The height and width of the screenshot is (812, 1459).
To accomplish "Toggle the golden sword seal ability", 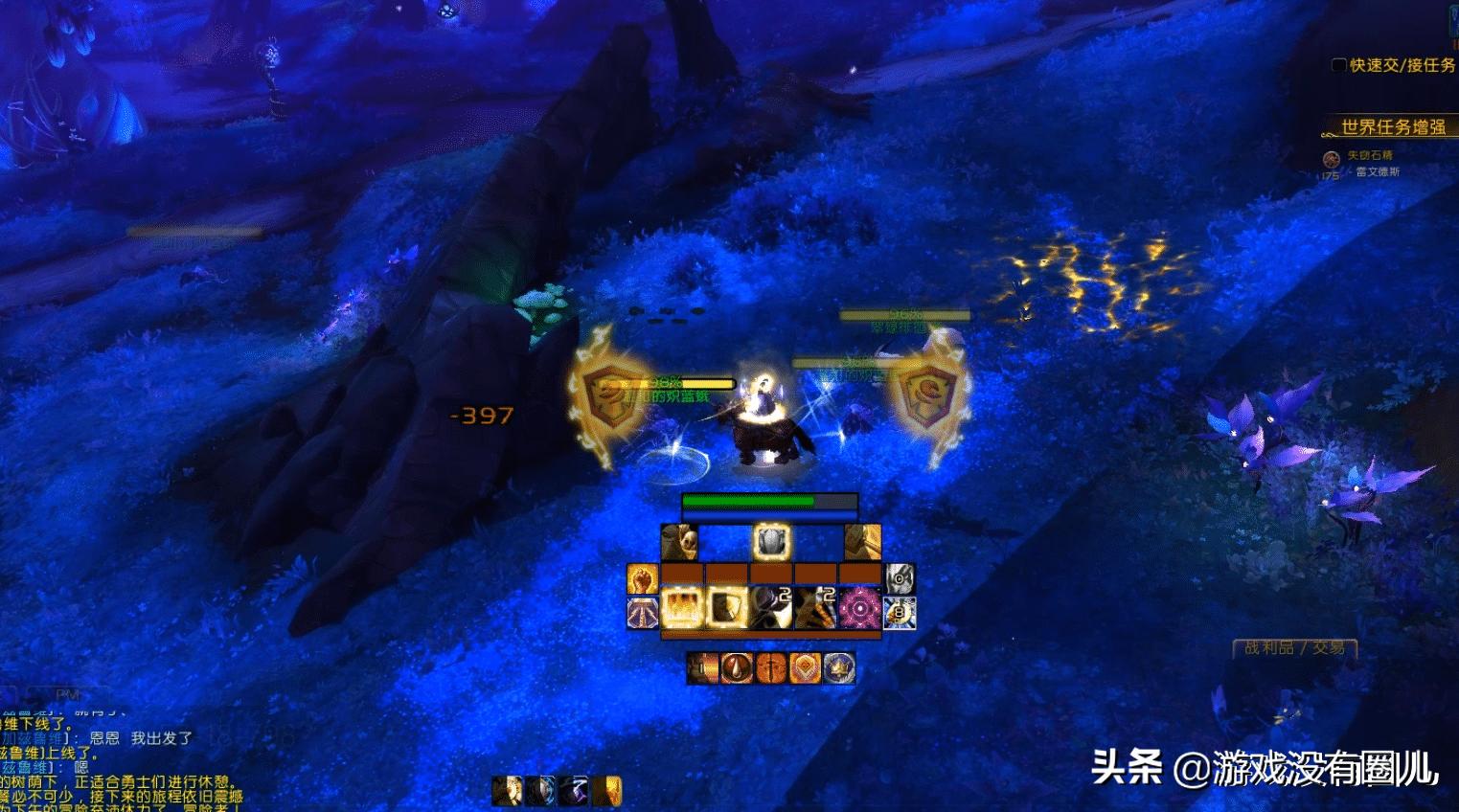I will [770, 667].
